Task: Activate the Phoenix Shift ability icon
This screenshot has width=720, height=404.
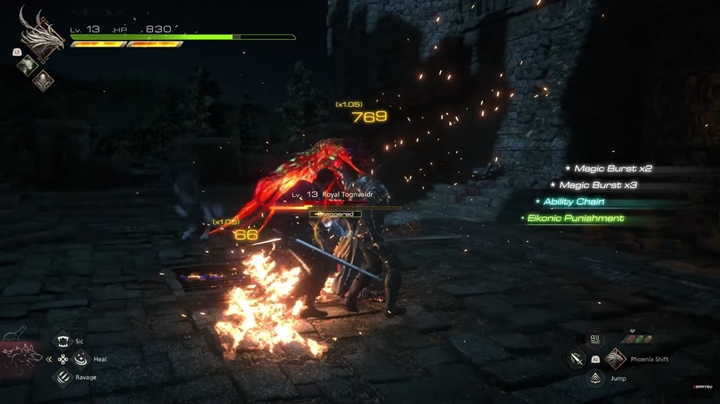Action: click(x=615, y=358)
